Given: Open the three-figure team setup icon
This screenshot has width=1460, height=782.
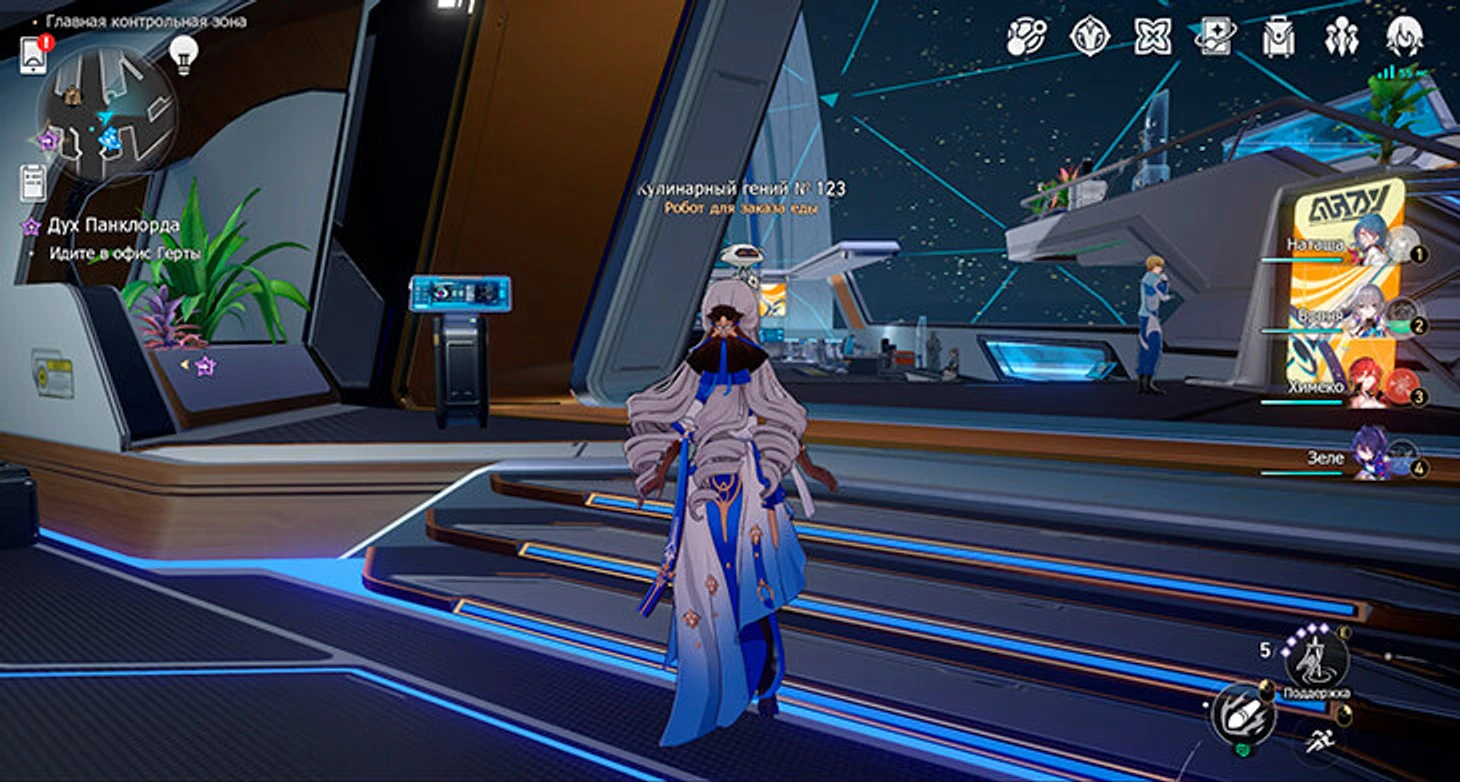Looking at the screenshot, I should tap(1341, 37).
